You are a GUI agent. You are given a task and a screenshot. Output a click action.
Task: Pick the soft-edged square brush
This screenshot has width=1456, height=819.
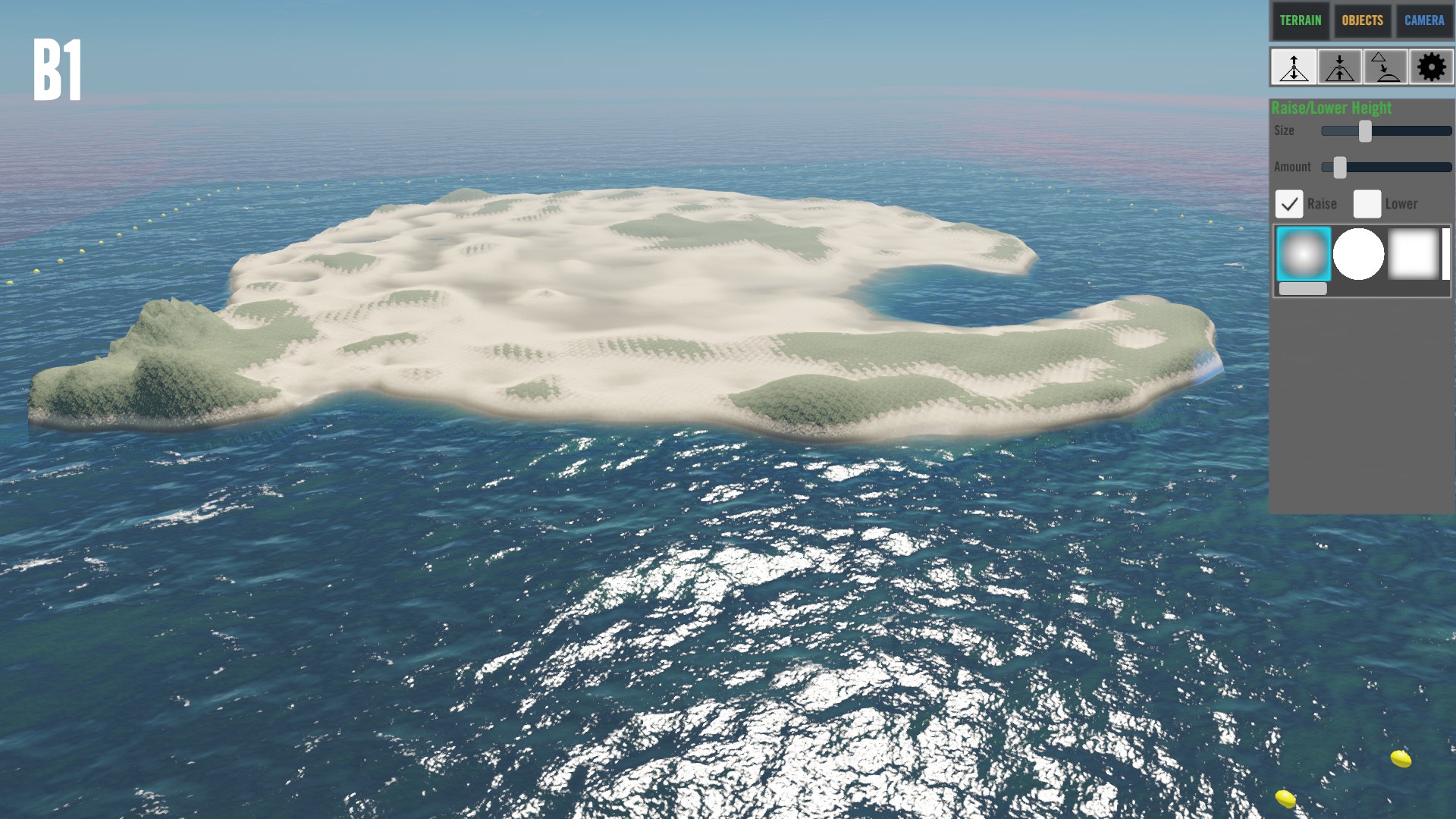(1414, 254)
